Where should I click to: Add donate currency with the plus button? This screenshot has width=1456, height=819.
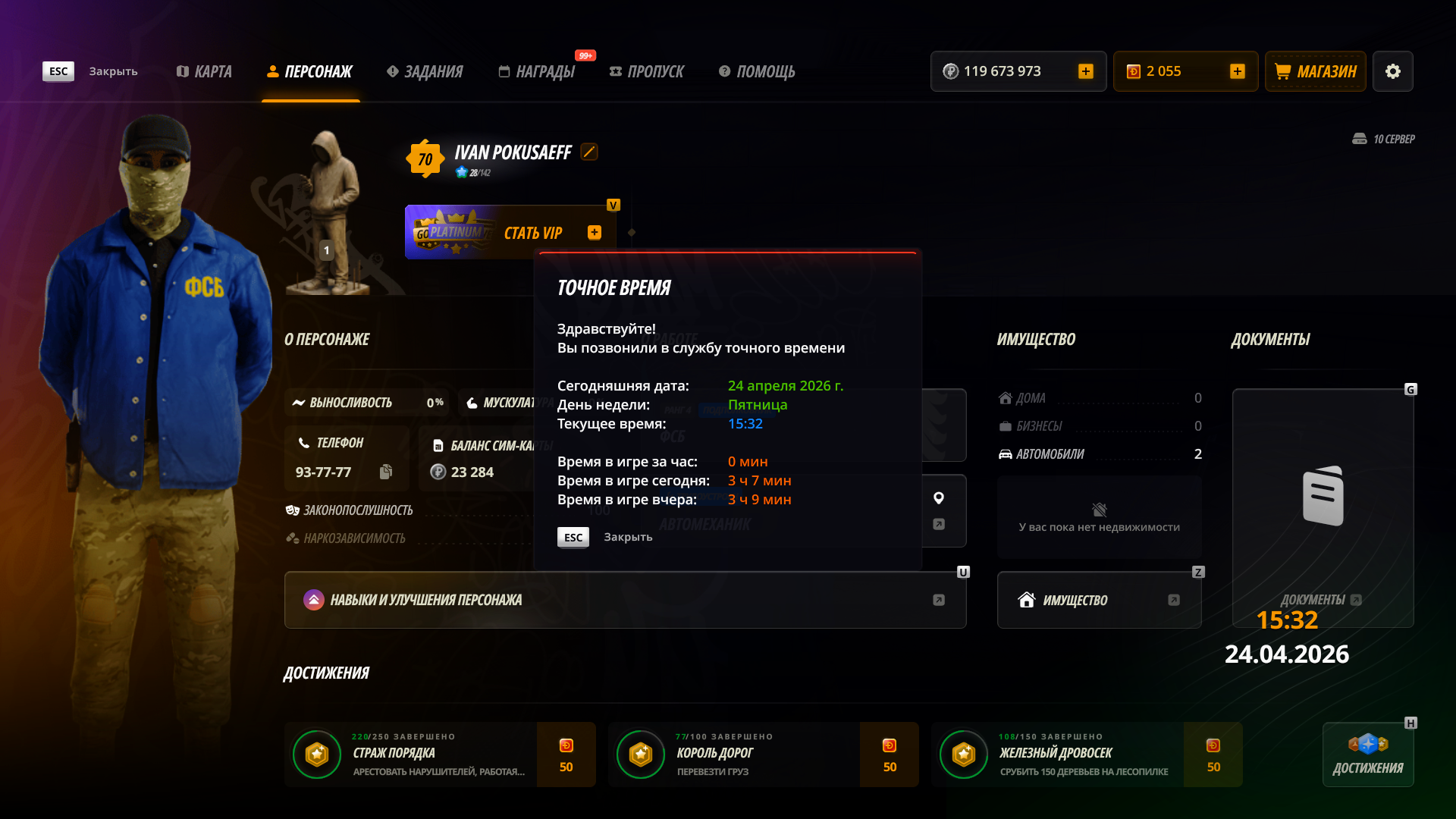1238,71
